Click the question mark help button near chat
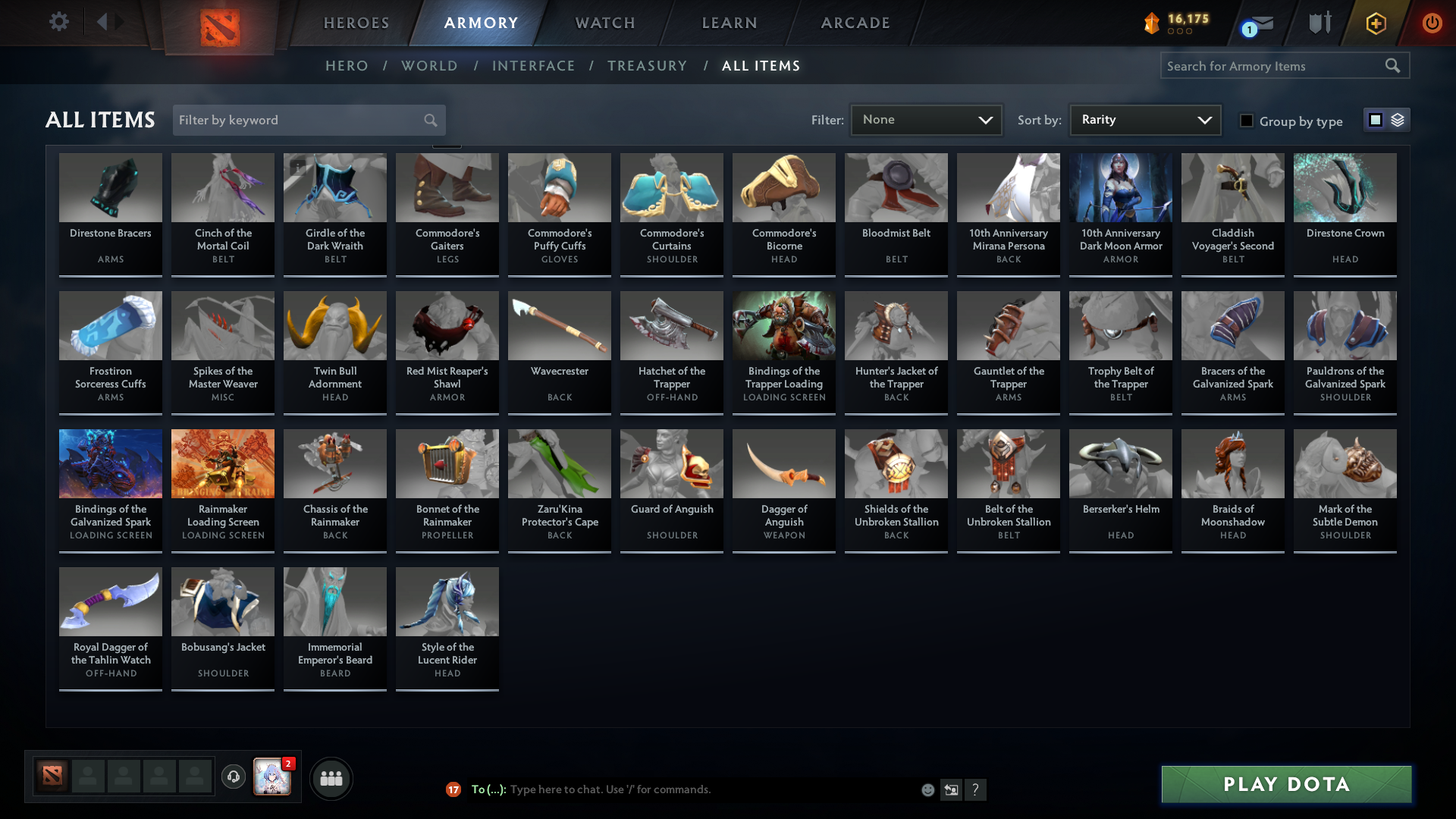This screenshot has width=1456, height=819. [x=976, y=789]
